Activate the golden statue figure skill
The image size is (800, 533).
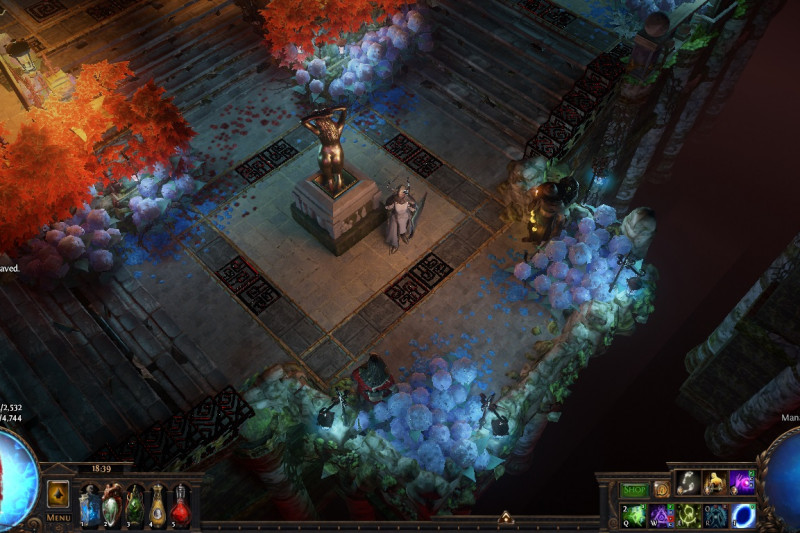715,484
